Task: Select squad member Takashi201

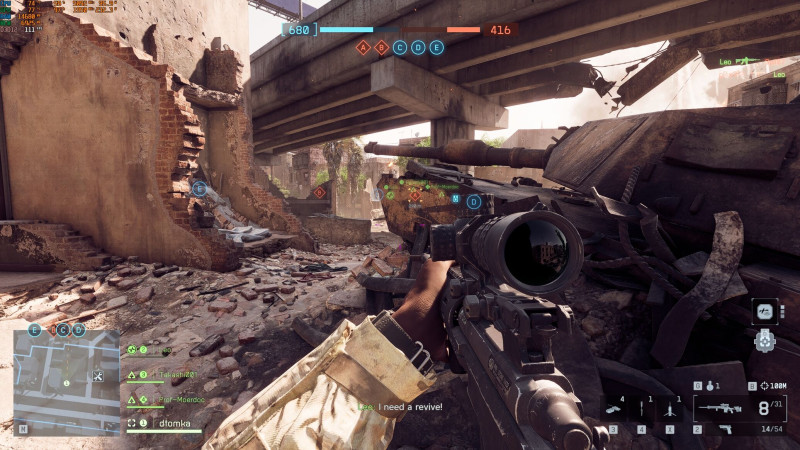Action: [163, 375]
